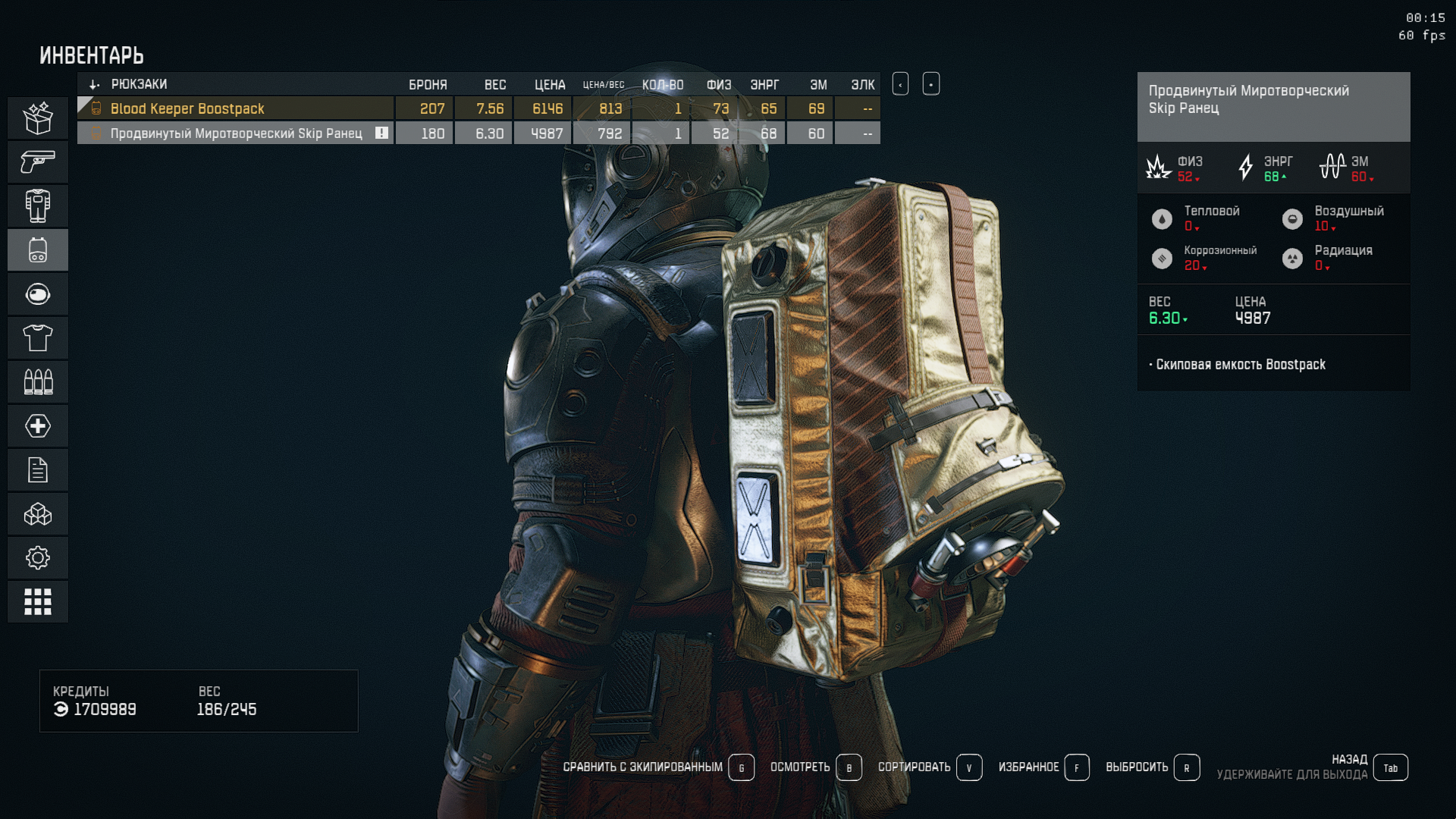Choose the backpacks category icon

pyautogui.click(x=38, y=250)
